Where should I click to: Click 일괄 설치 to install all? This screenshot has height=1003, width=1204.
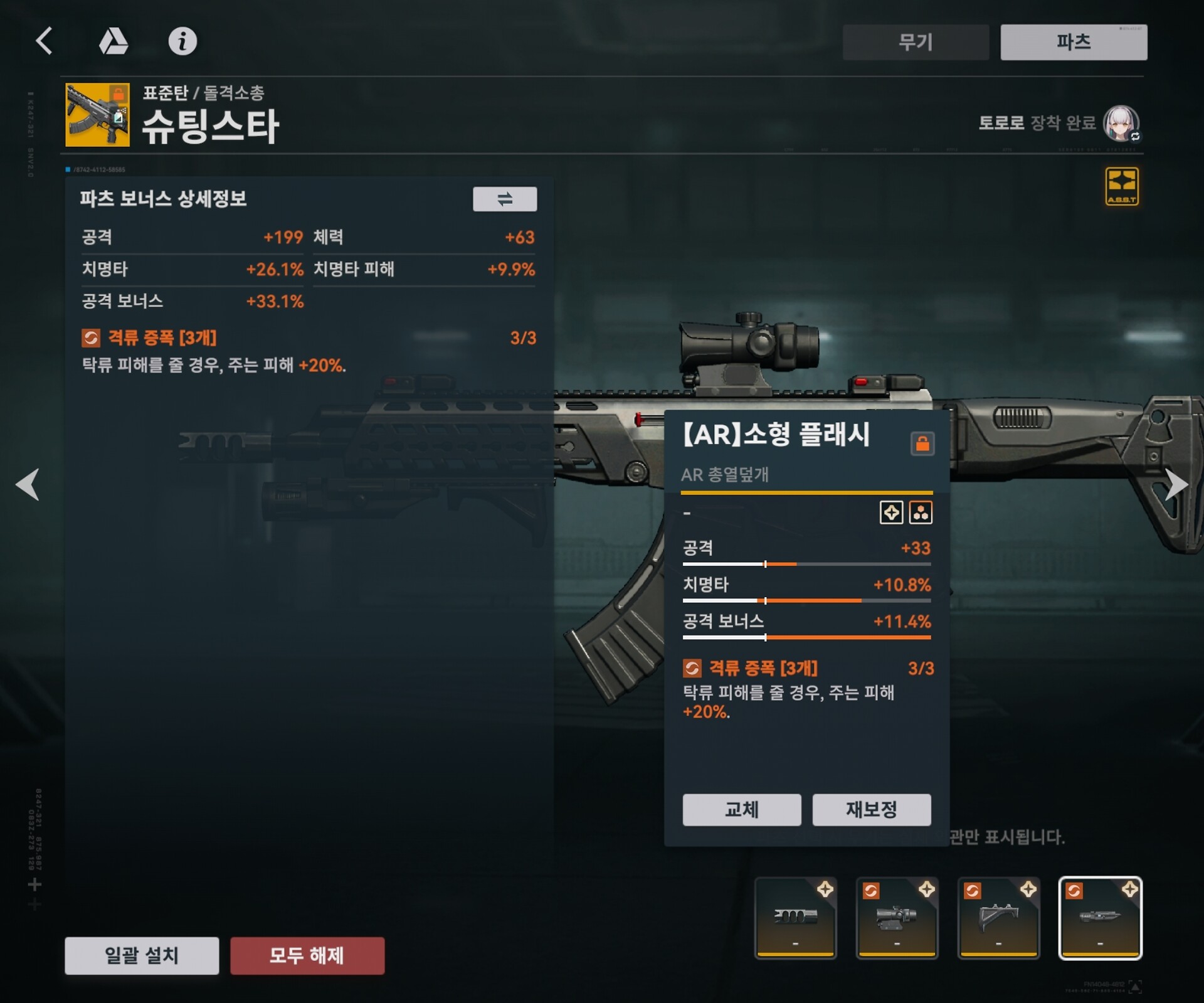click(142, 955)
